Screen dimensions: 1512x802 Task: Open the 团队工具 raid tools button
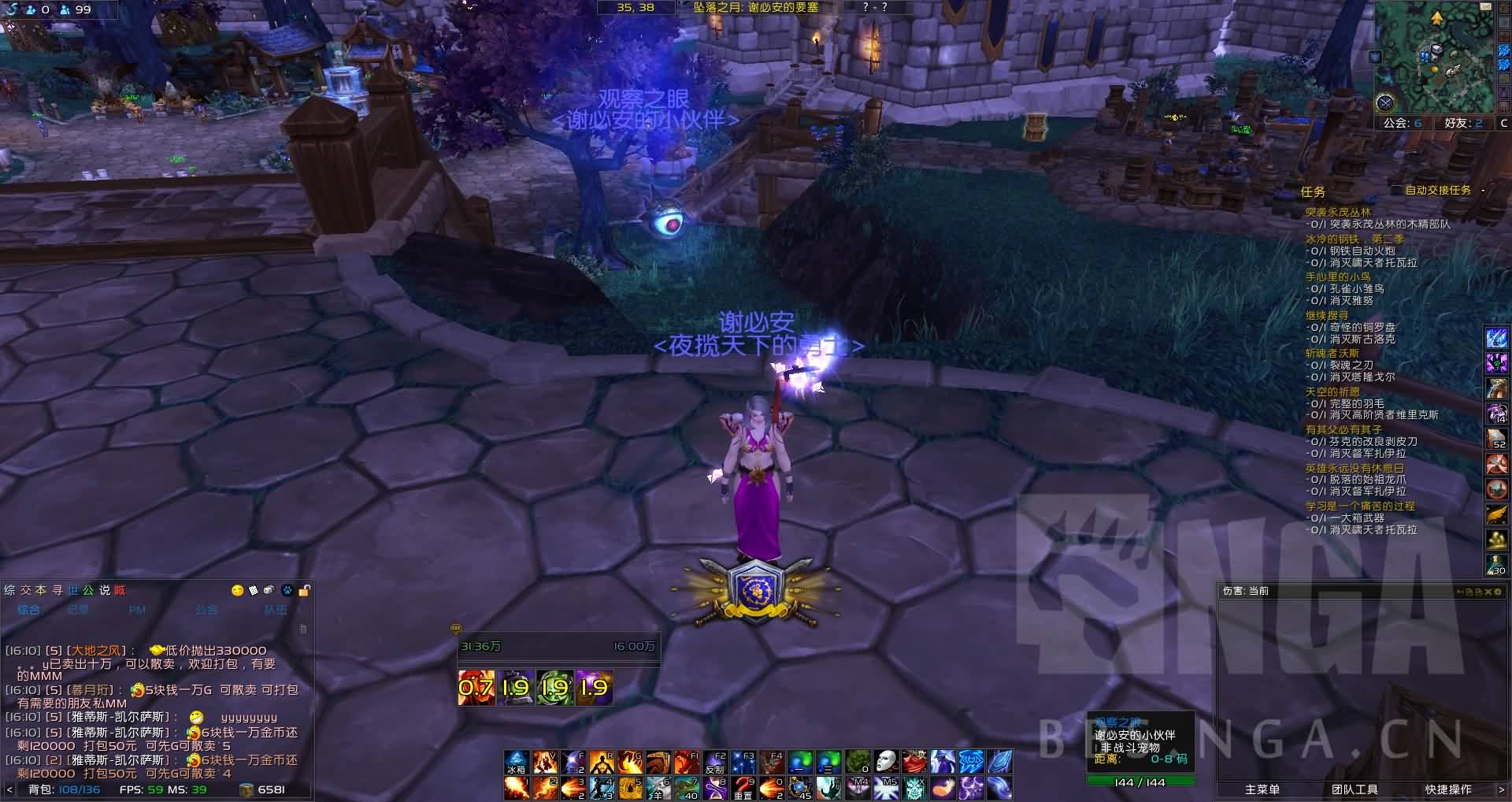pos(1354,789)
